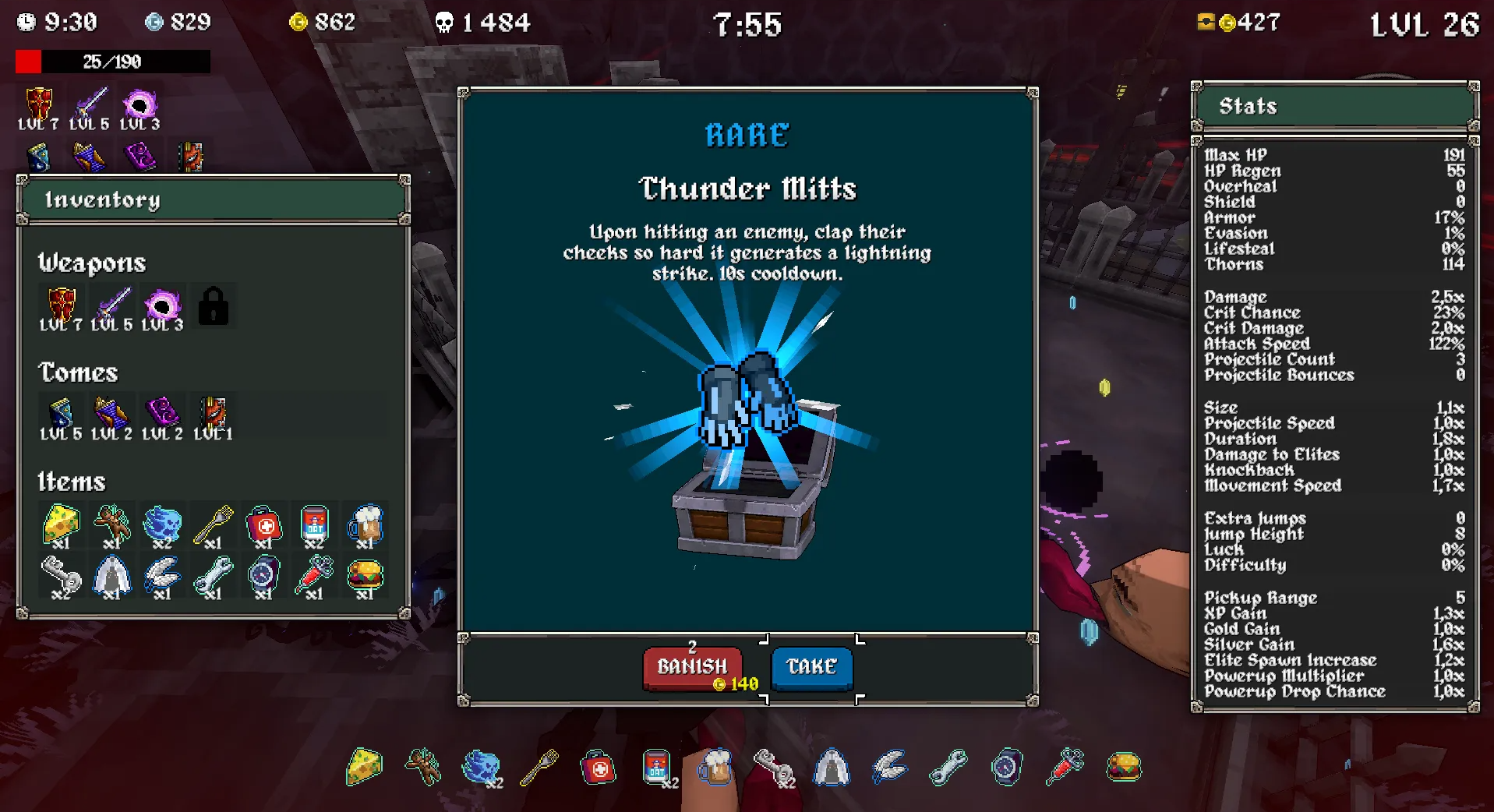The height and width of the screenshot is (812, 1494).
Task: Take the Thunder Mitts item
Action: (x=811, y=667)
